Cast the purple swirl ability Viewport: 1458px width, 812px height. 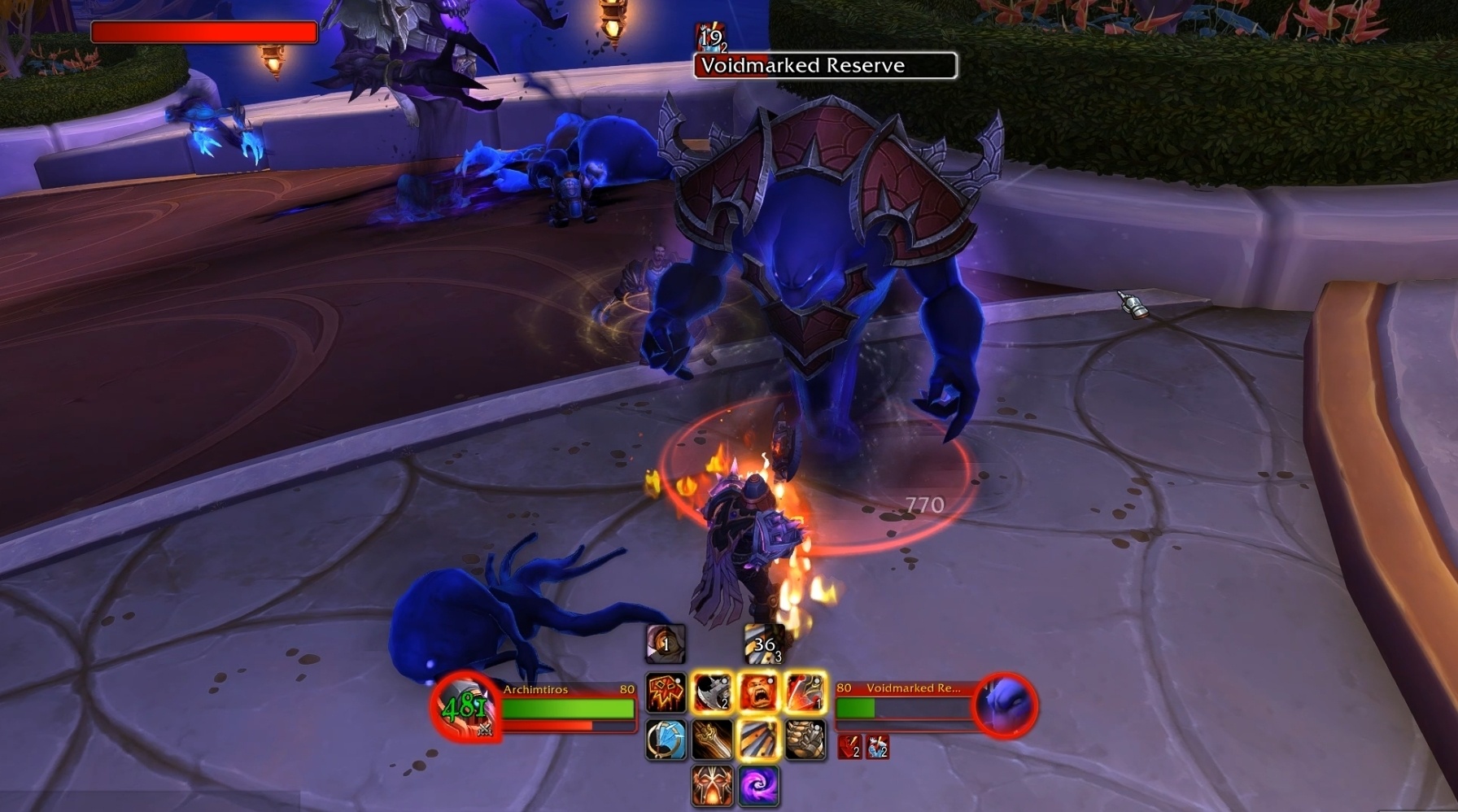(758, 785)
